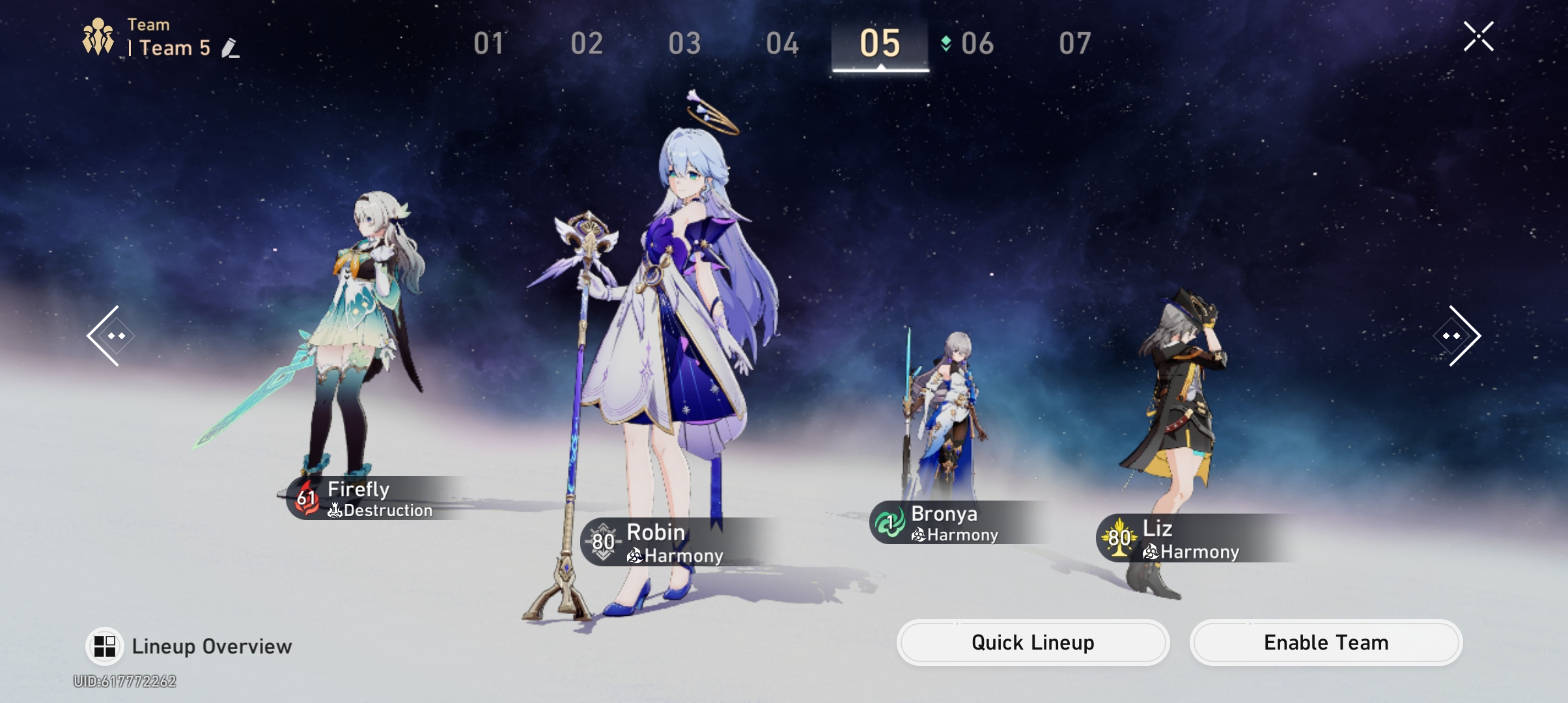Screen dimensions: 1568x703
Task: Select team tab 07
Action: click(1076, 43)
